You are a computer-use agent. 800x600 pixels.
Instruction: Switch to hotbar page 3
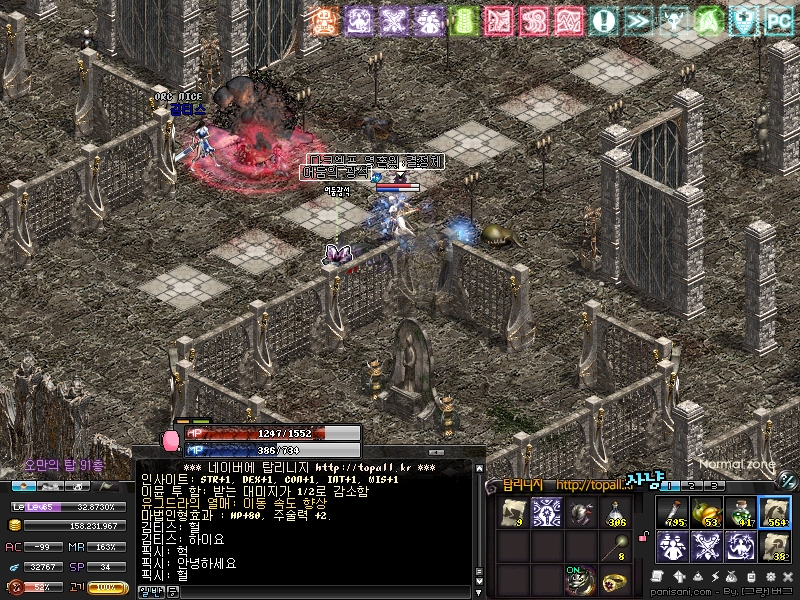714,485
